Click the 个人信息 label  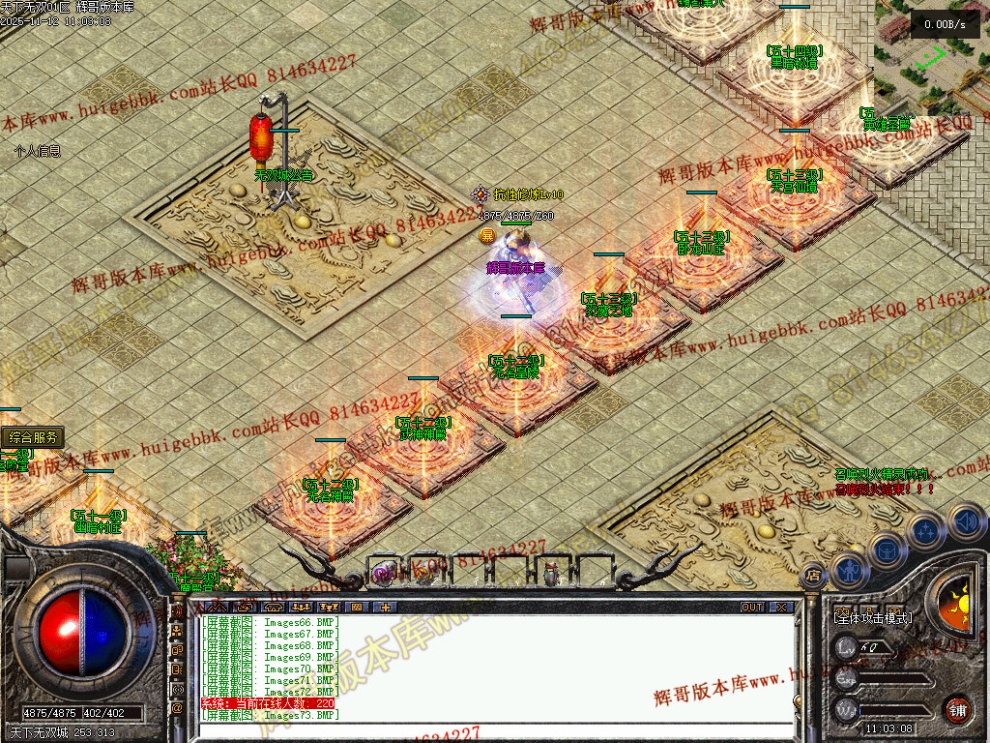pyautogui.click(x=37, y=151)
